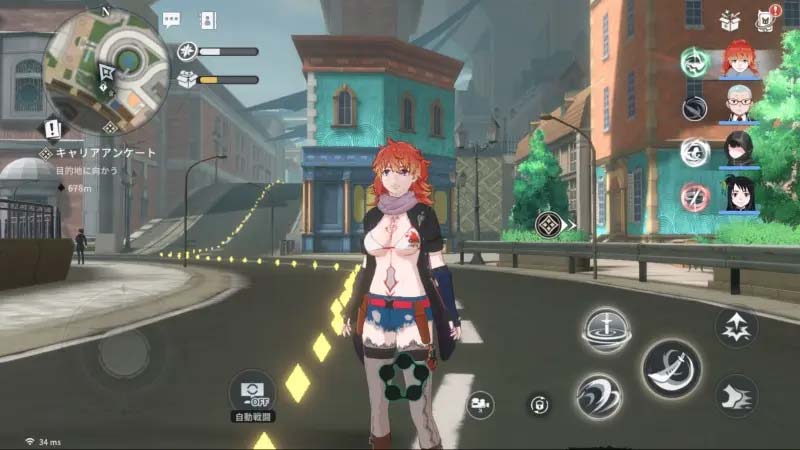Image resolution: width=800 pixels, height=450 pixels.
Task: Open the camera icon button
Action: click(x=480, y=404)
